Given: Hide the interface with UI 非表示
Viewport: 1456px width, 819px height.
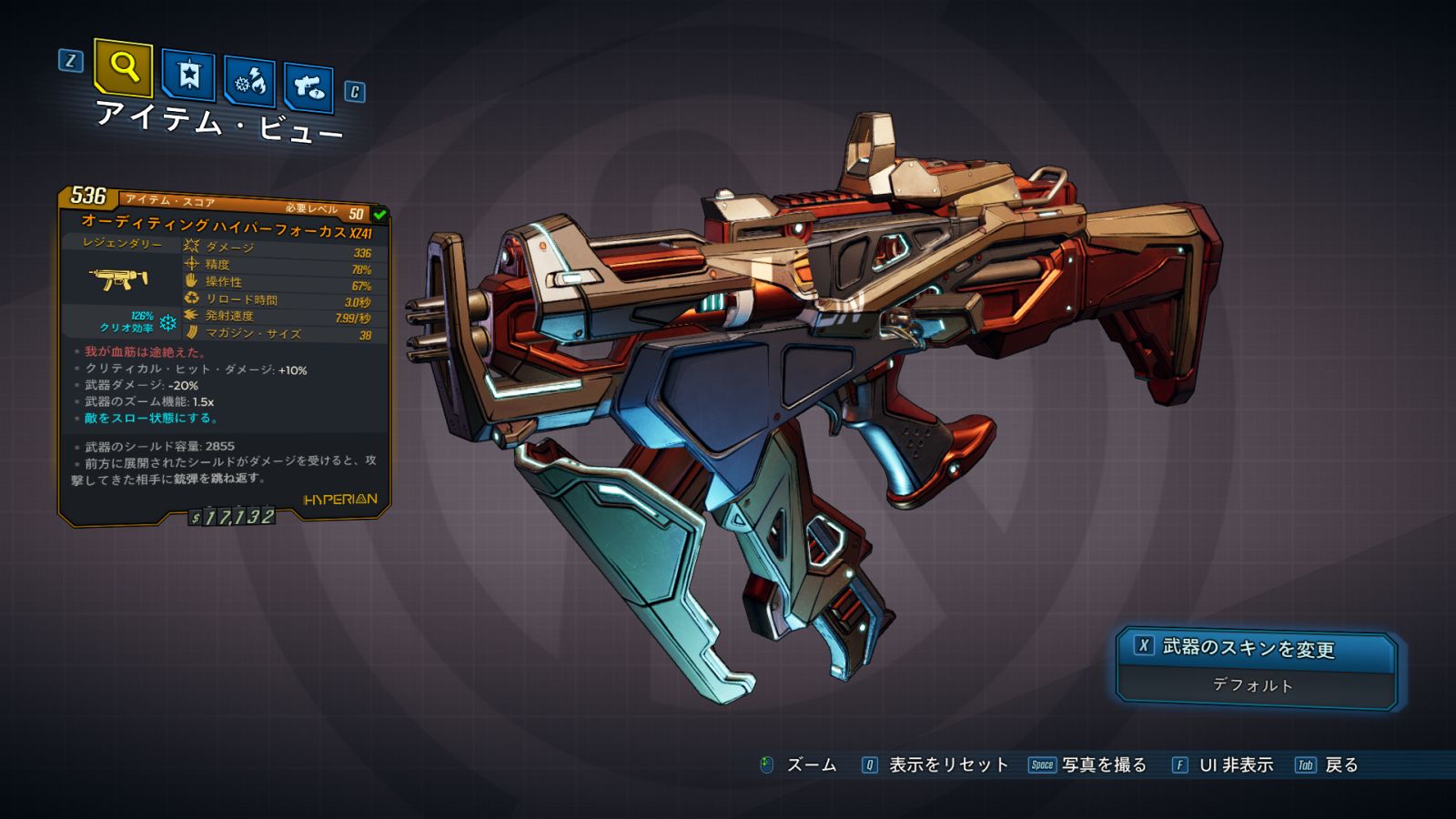Looking at the screenshot, I should pyautogui.click(x=1235, y=765).
